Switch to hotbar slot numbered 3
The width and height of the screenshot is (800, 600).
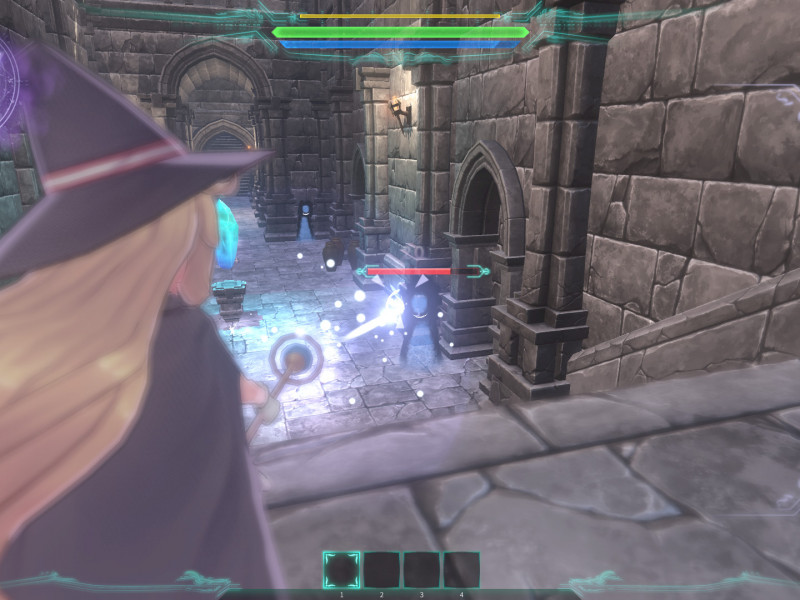click(x=421, y=569)
